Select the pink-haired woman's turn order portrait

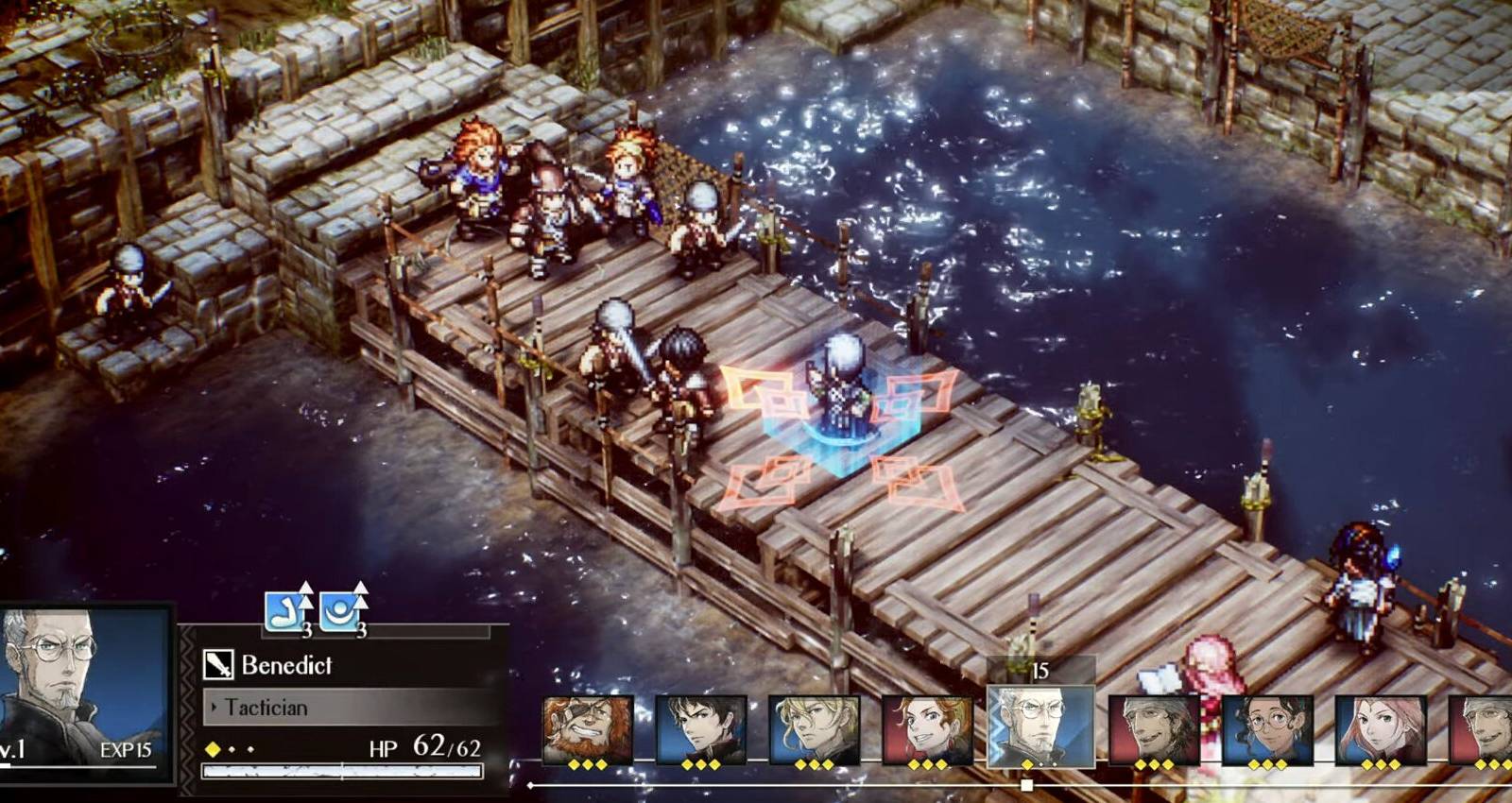(1381, 729)
